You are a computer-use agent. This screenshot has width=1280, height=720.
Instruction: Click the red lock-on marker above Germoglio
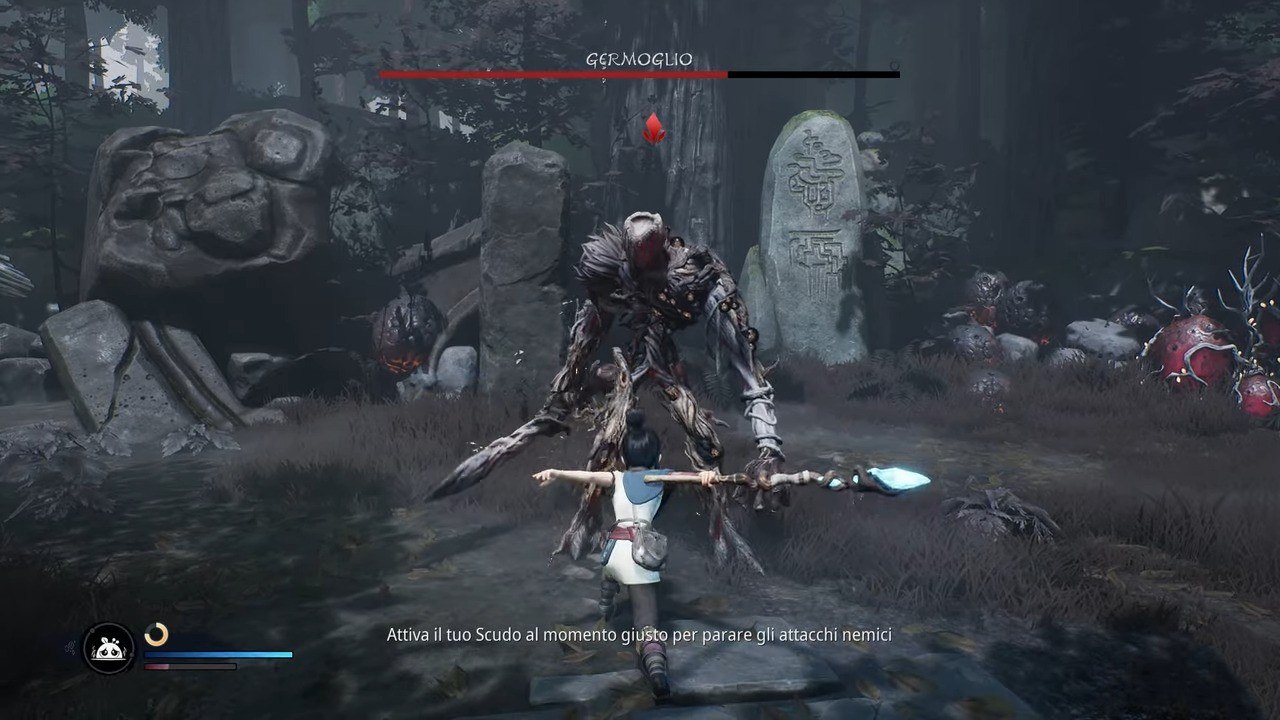[x=654, y=128]
